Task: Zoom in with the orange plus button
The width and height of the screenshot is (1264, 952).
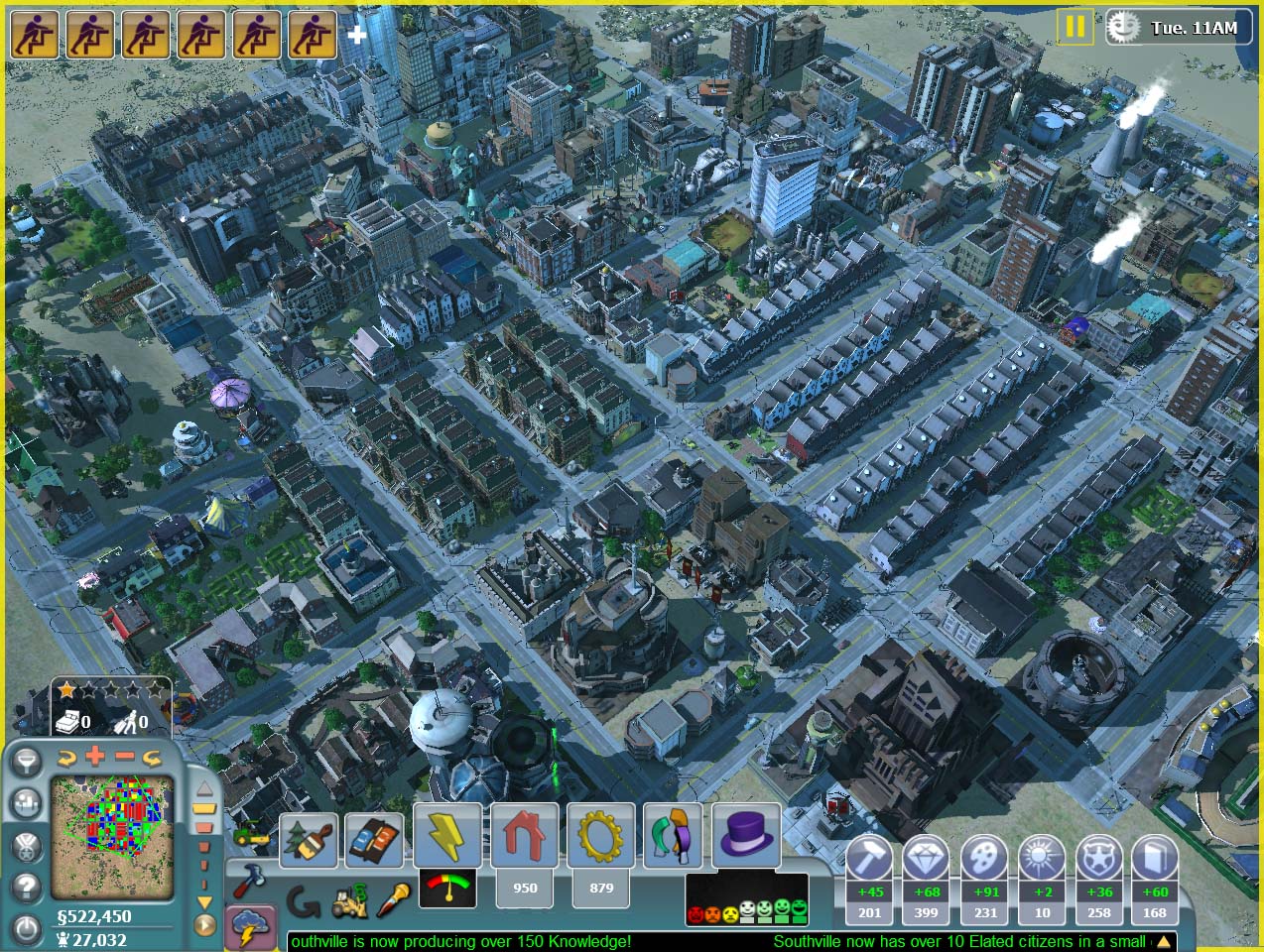Action: [x=95, y=757]
